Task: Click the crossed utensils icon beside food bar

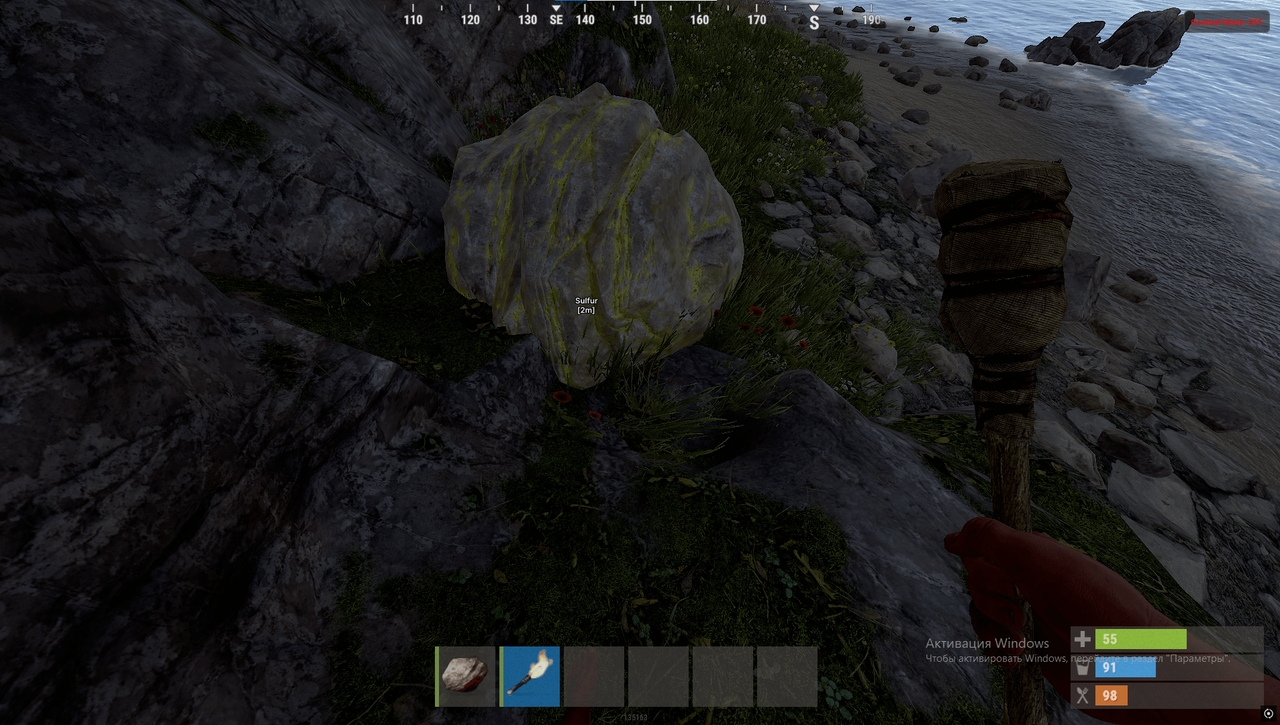Action: tap(1081, 695)
